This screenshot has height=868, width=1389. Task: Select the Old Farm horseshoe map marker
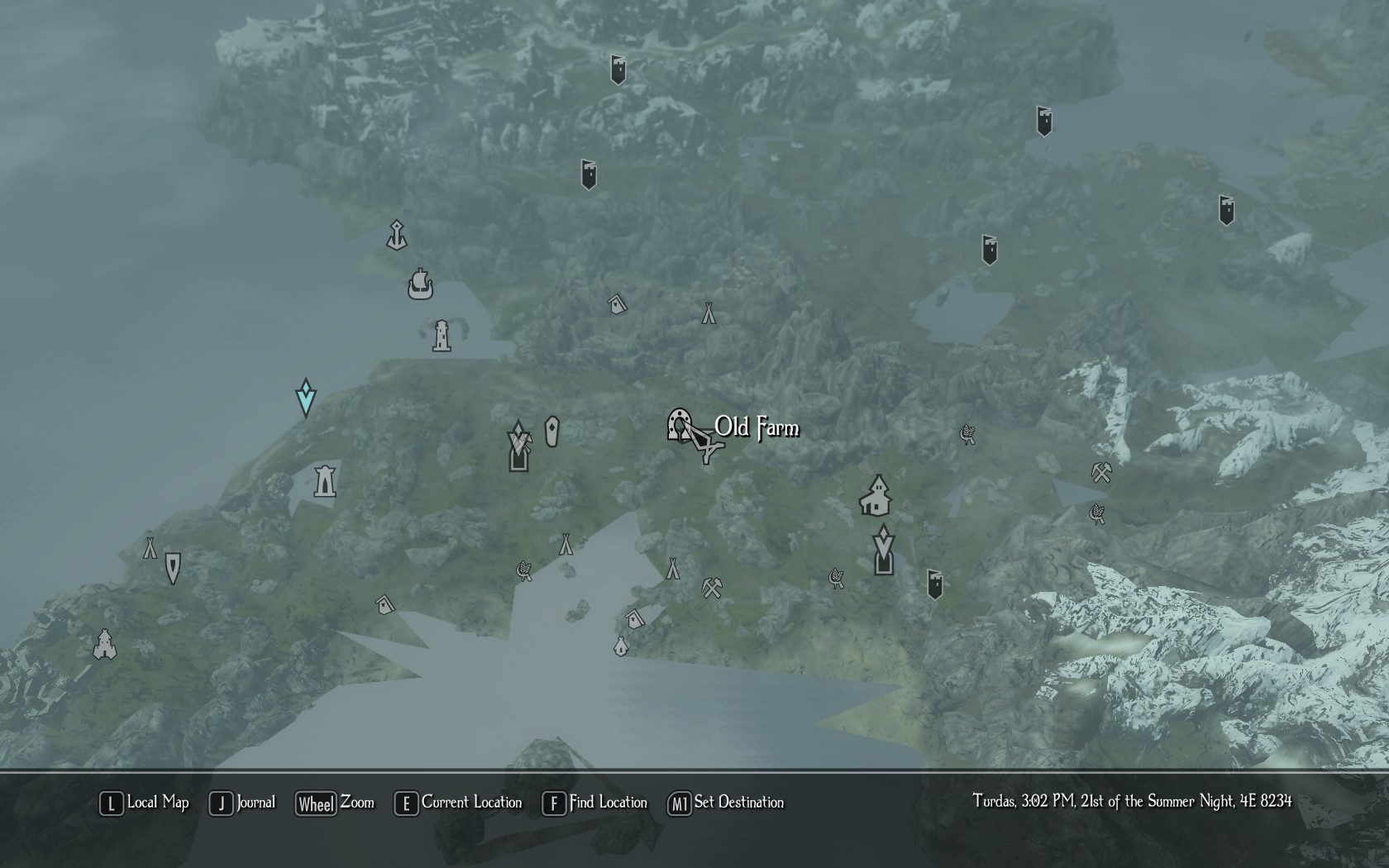coord(679,425)
